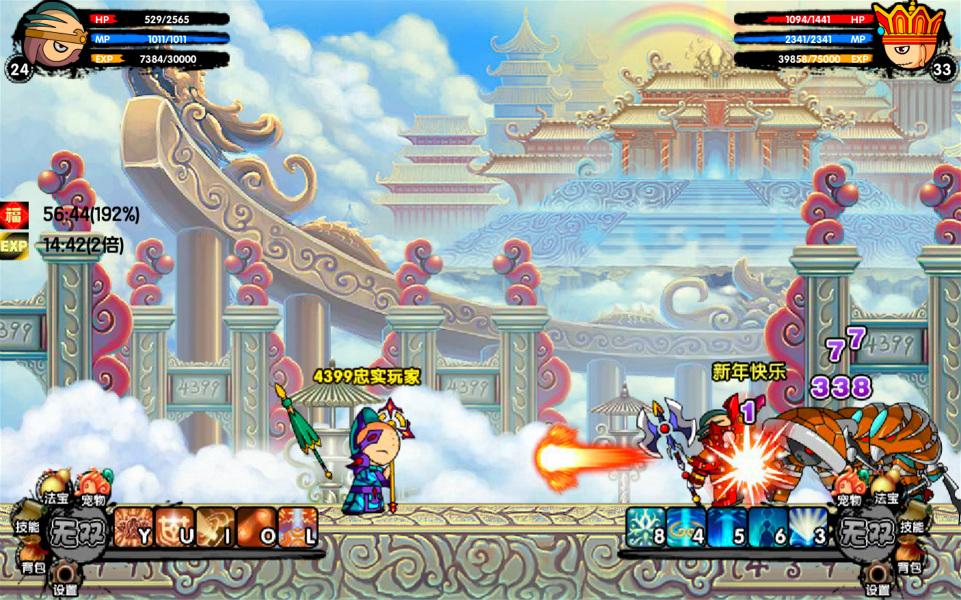Activate the fireball skill labeled O
This screenshot has width=961, height=600.
(x=256, y=527)
